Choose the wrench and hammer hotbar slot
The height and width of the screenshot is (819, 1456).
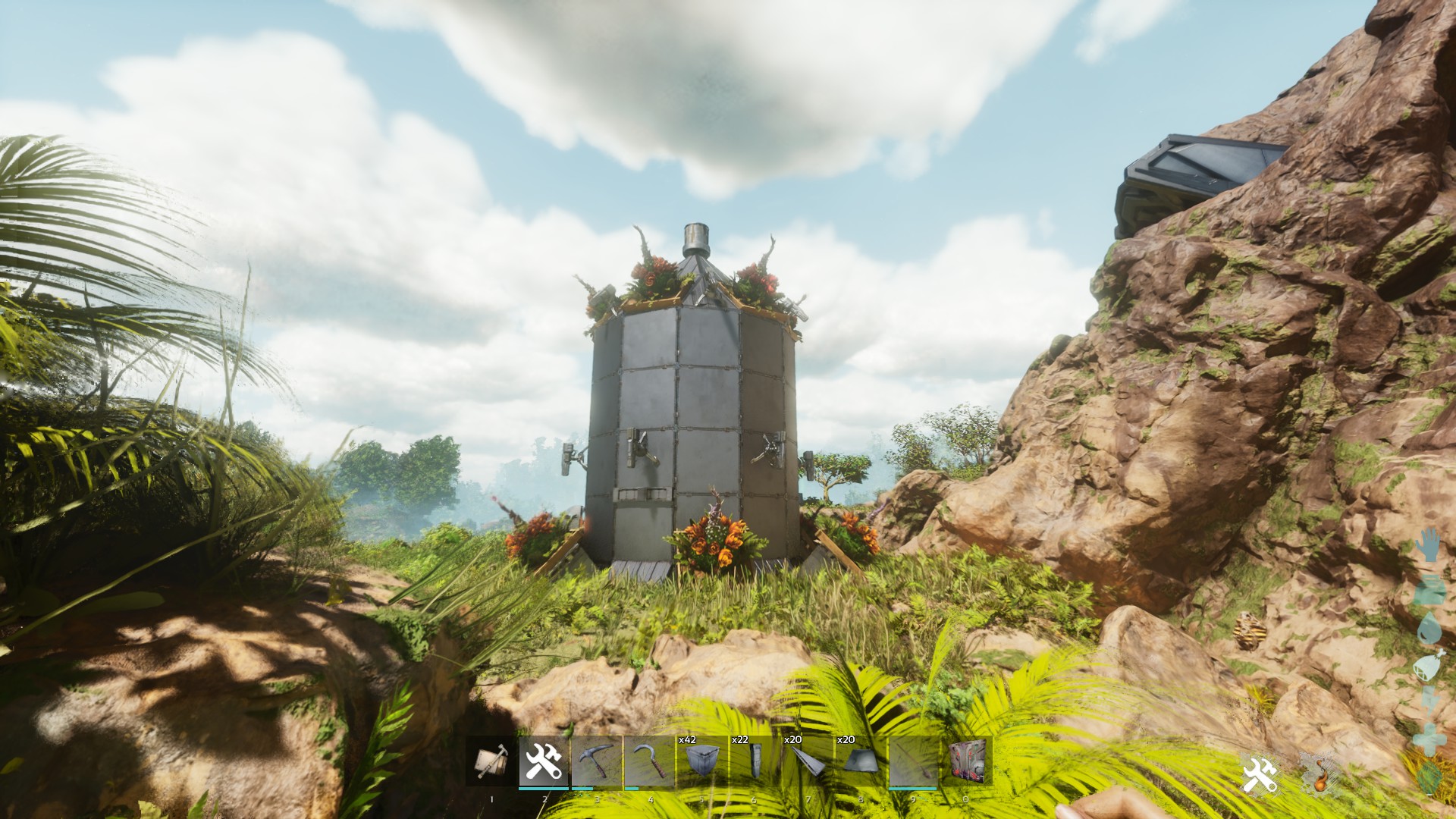(x=544, y=761)
